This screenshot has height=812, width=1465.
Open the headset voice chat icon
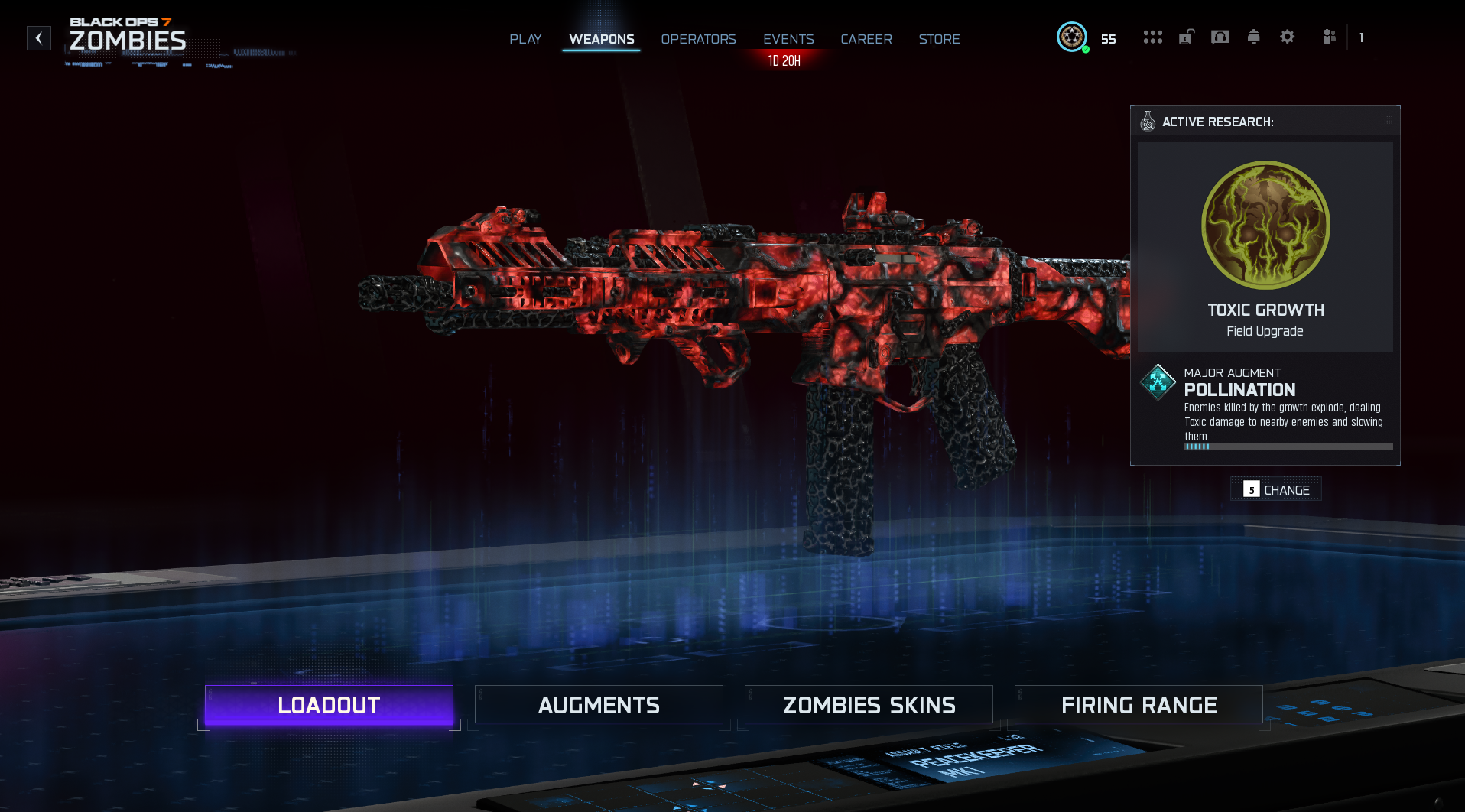(x=1220, y=37)
